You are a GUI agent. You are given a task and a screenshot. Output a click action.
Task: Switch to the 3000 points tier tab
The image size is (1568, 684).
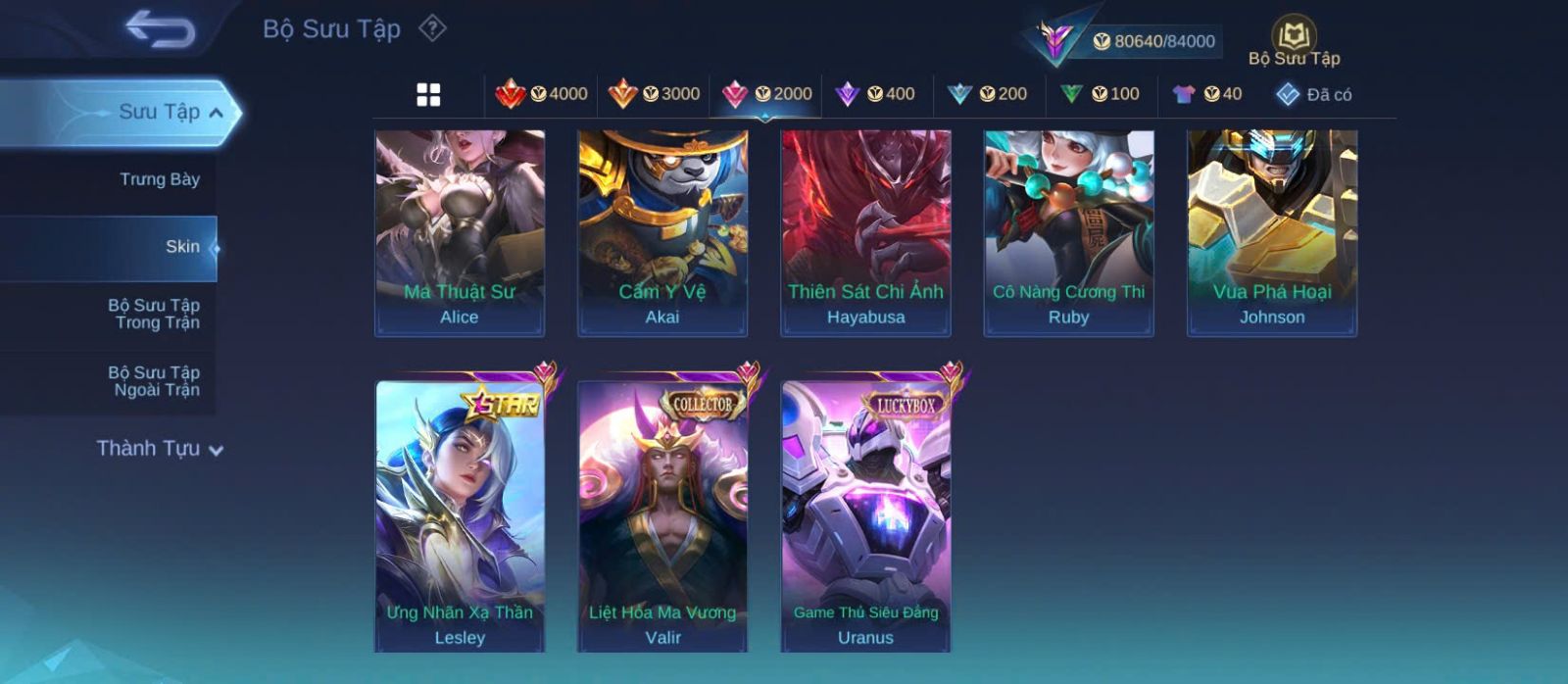pyautogui.click(x=654, y=94)
